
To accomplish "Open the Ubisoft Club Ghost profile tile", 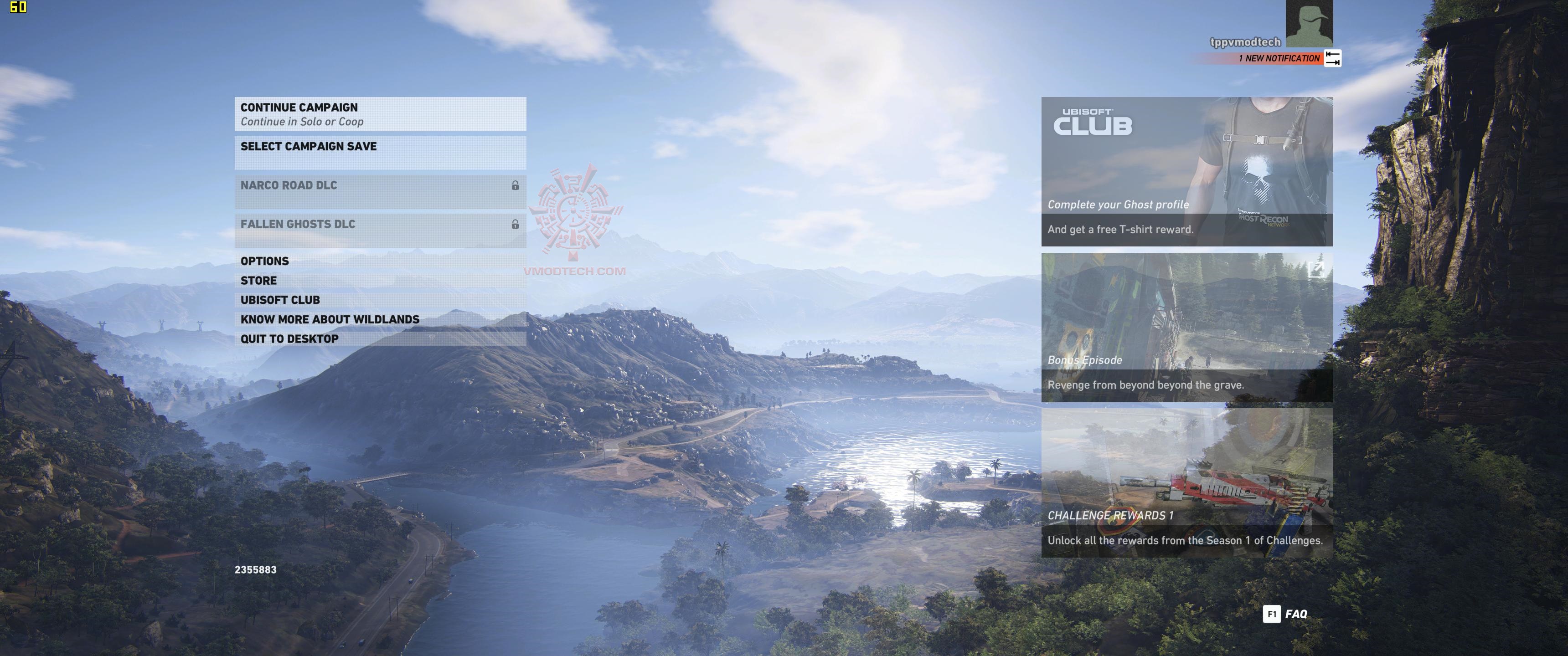I will coord(1186,172).
